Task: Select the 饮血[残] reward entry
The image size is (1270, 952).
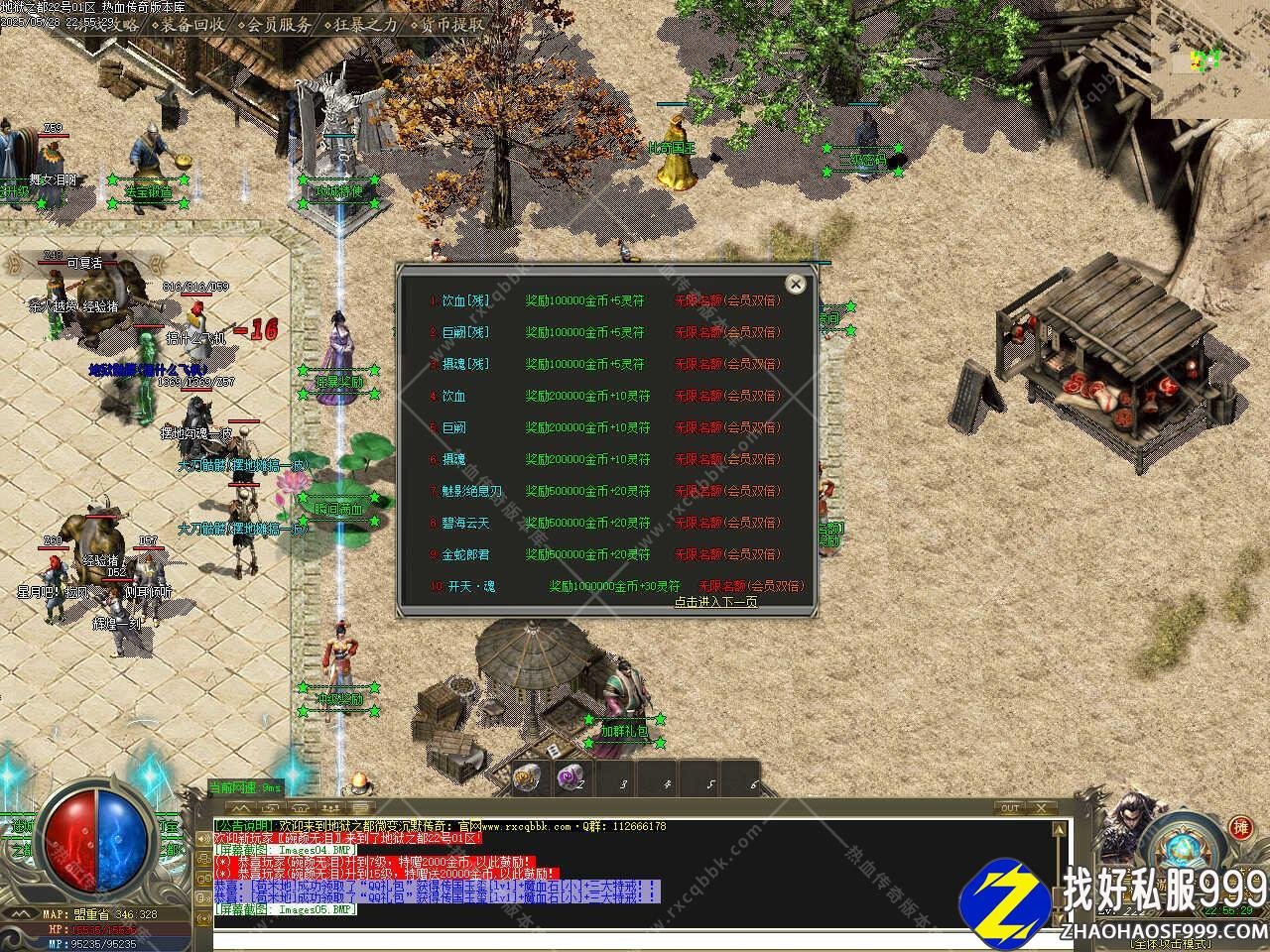Action: [x=465, y=300]
